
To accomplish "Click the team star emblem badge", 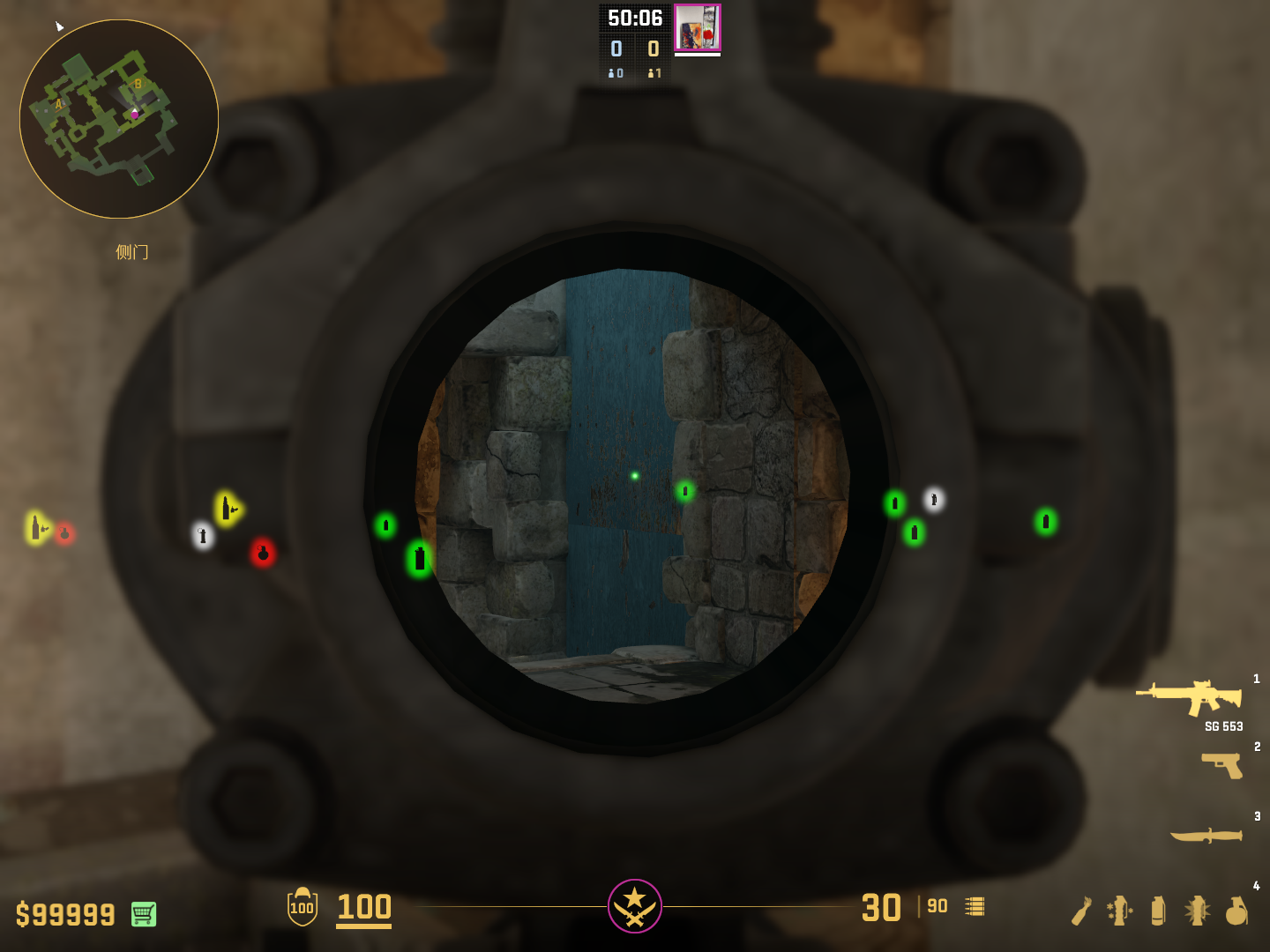I will tap(635, 905).
